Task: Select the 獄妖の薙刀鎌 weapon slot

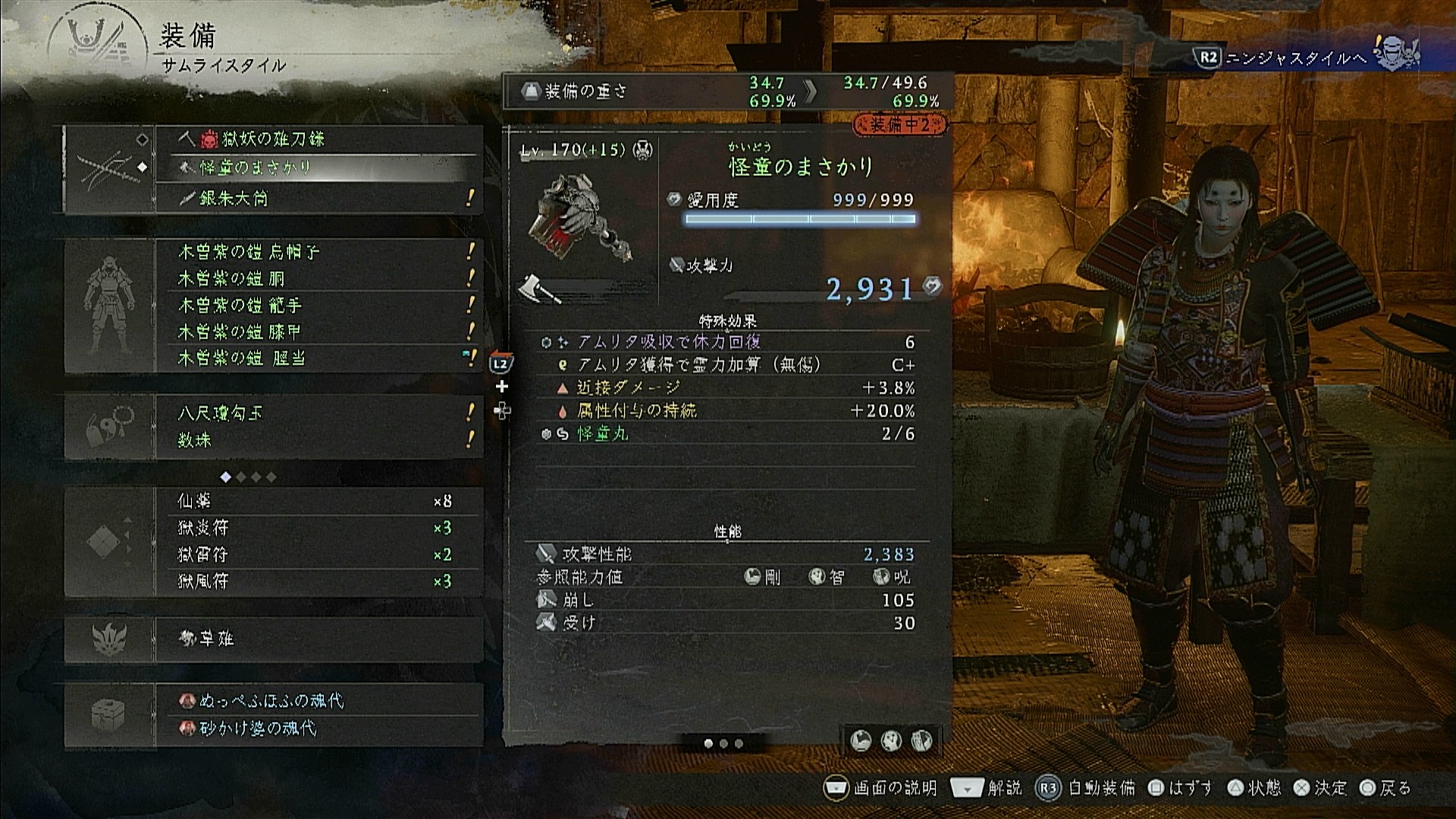Action: coord(318,140)
